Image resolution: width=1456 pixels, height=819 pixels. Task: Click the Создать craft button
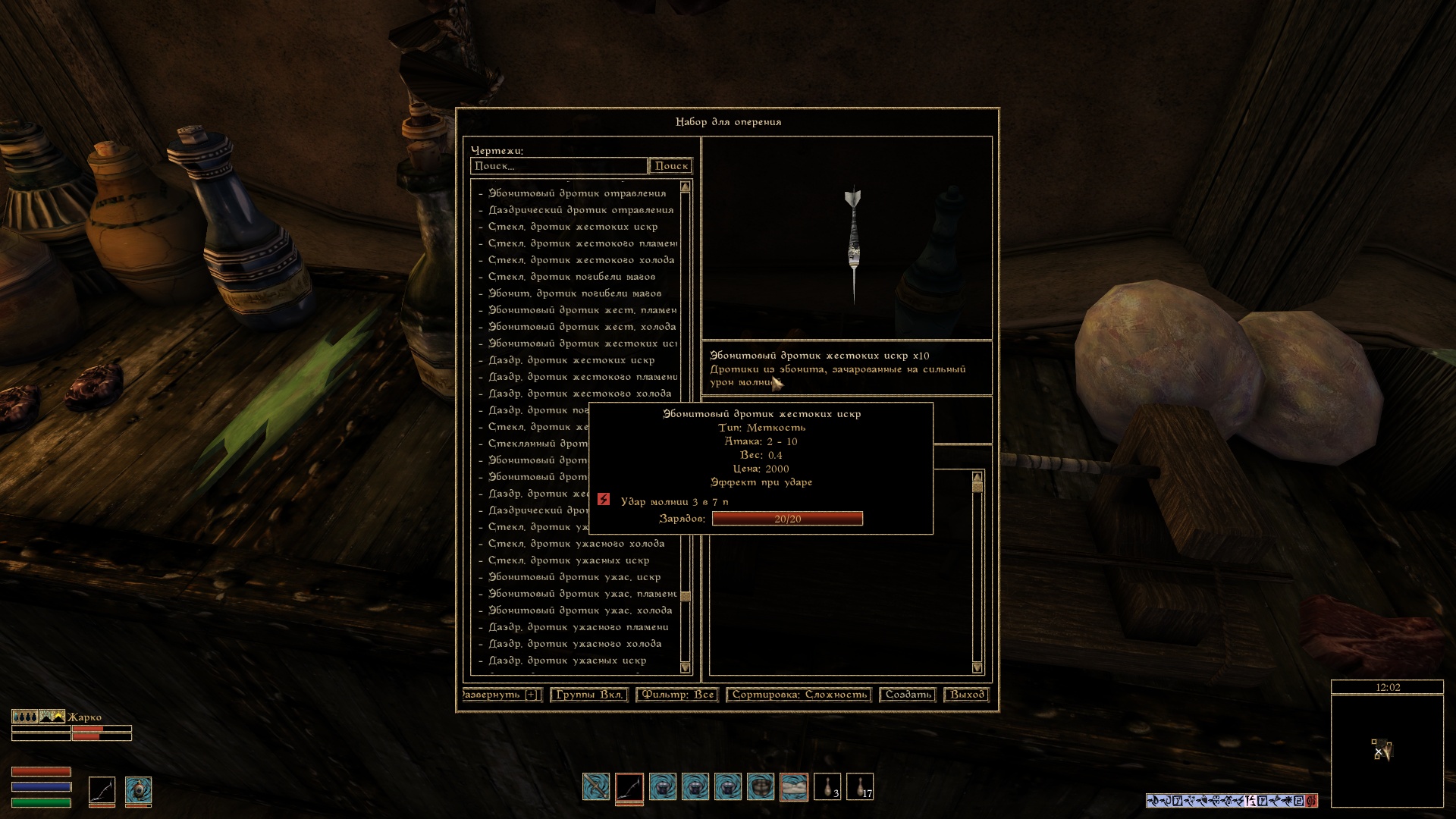908,695
